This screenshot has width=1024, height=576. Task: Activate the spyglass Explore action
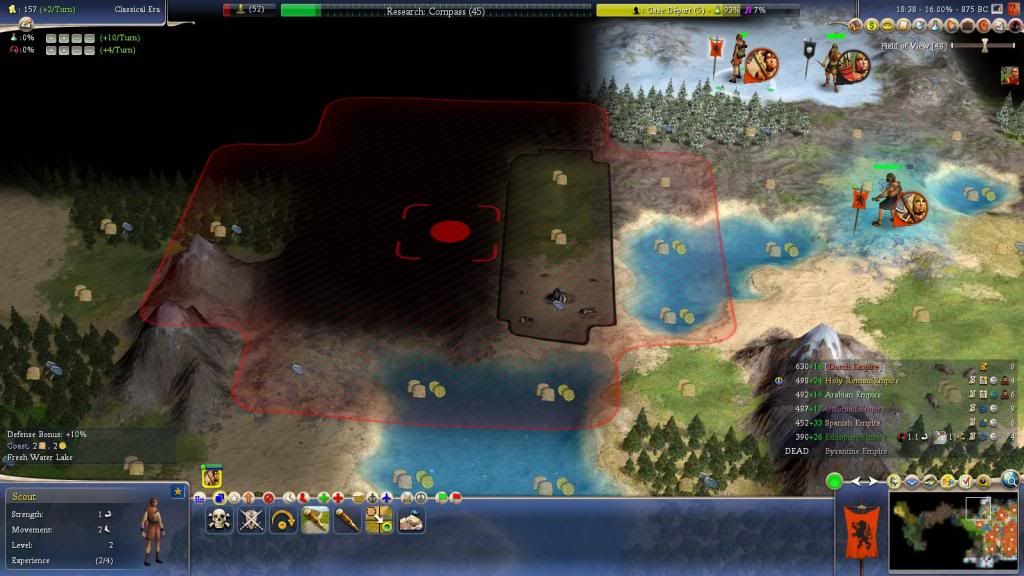click(347, 519)
